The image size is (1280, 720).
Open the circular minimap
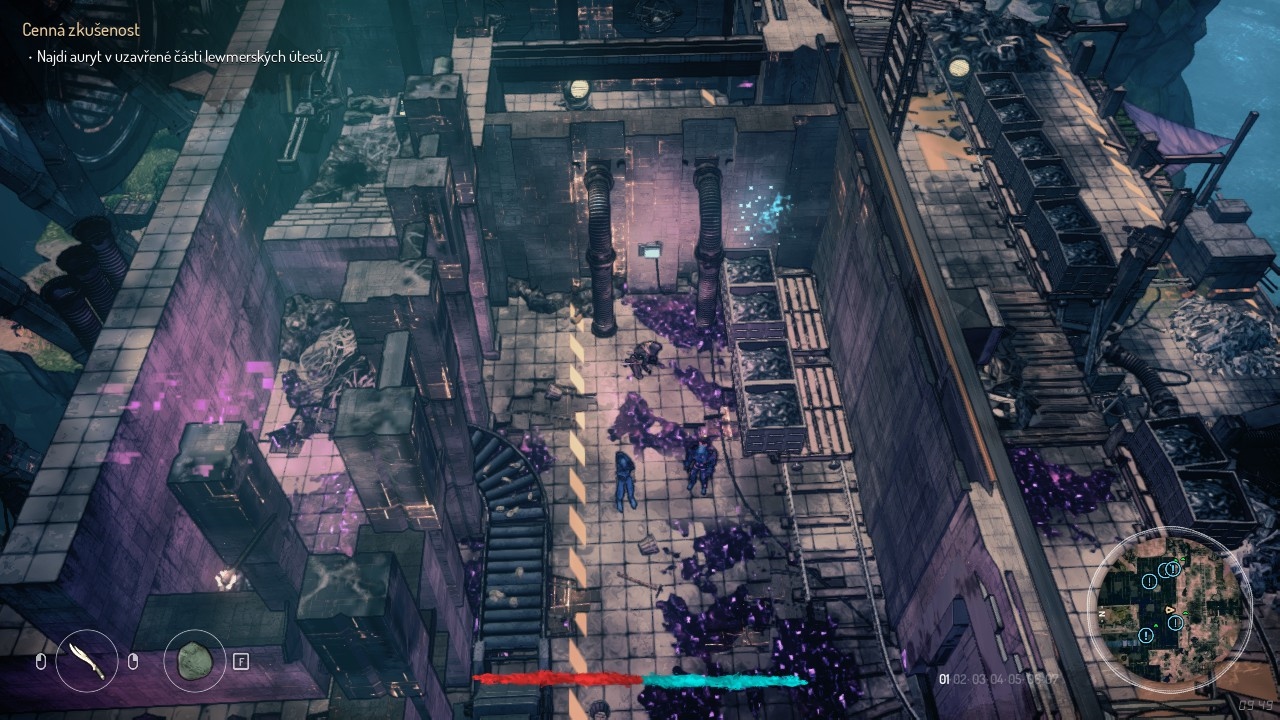[1169, 607]
